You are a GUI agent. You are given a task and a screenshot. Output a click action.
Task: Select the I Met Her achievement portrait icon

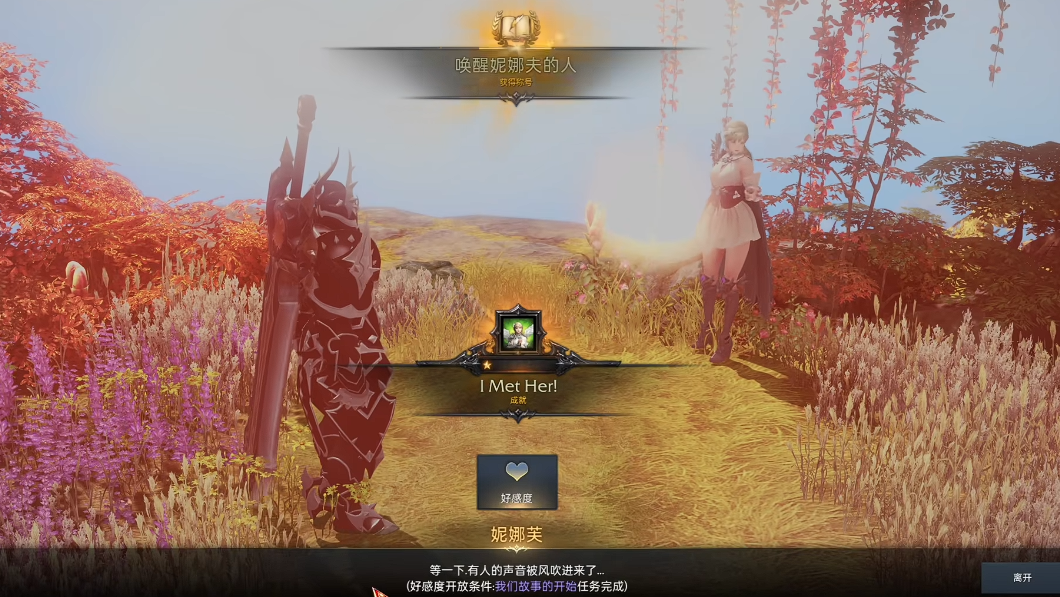[518, 331]
